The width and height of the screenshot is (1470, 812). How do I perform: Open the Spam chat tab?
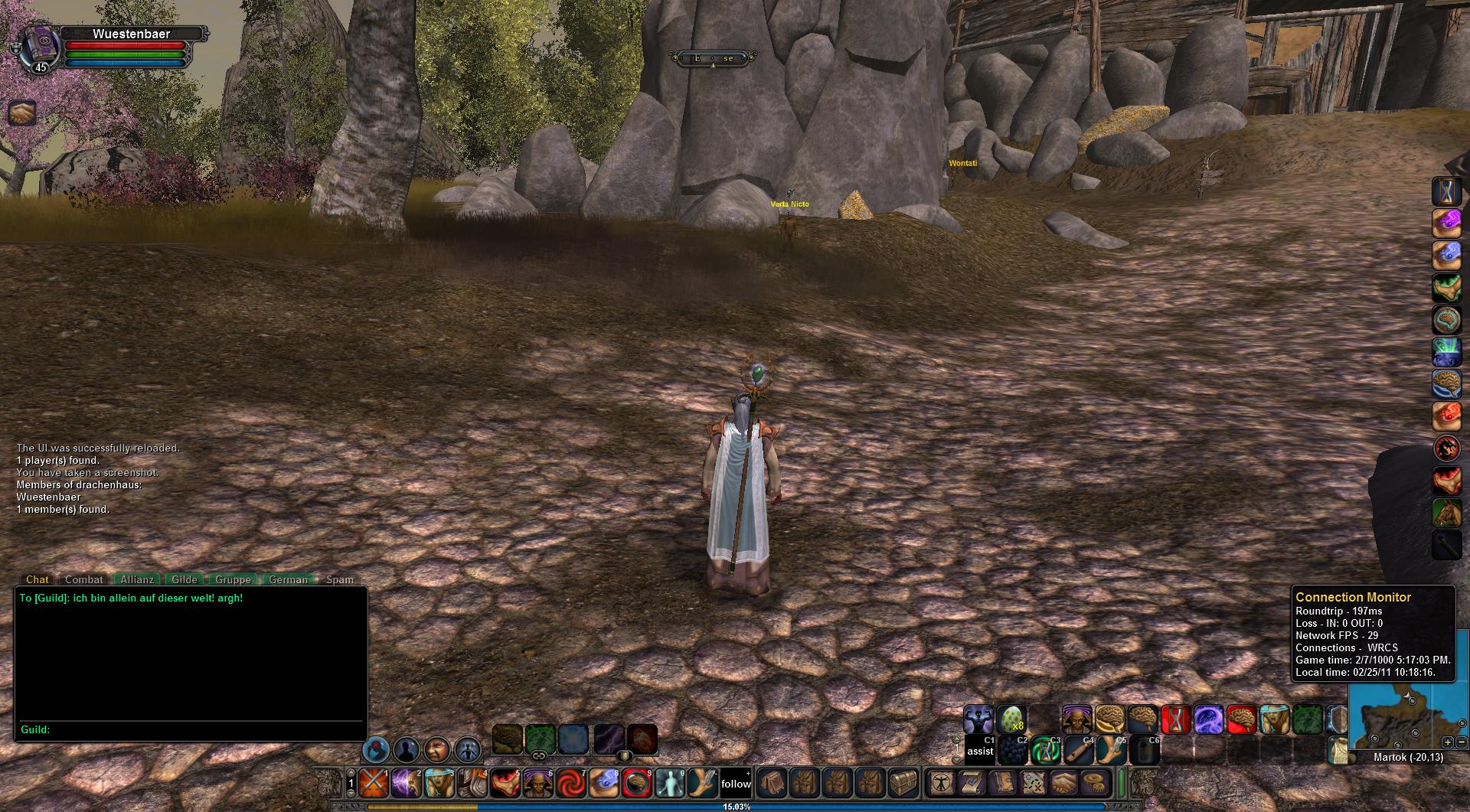pos(340,579)
